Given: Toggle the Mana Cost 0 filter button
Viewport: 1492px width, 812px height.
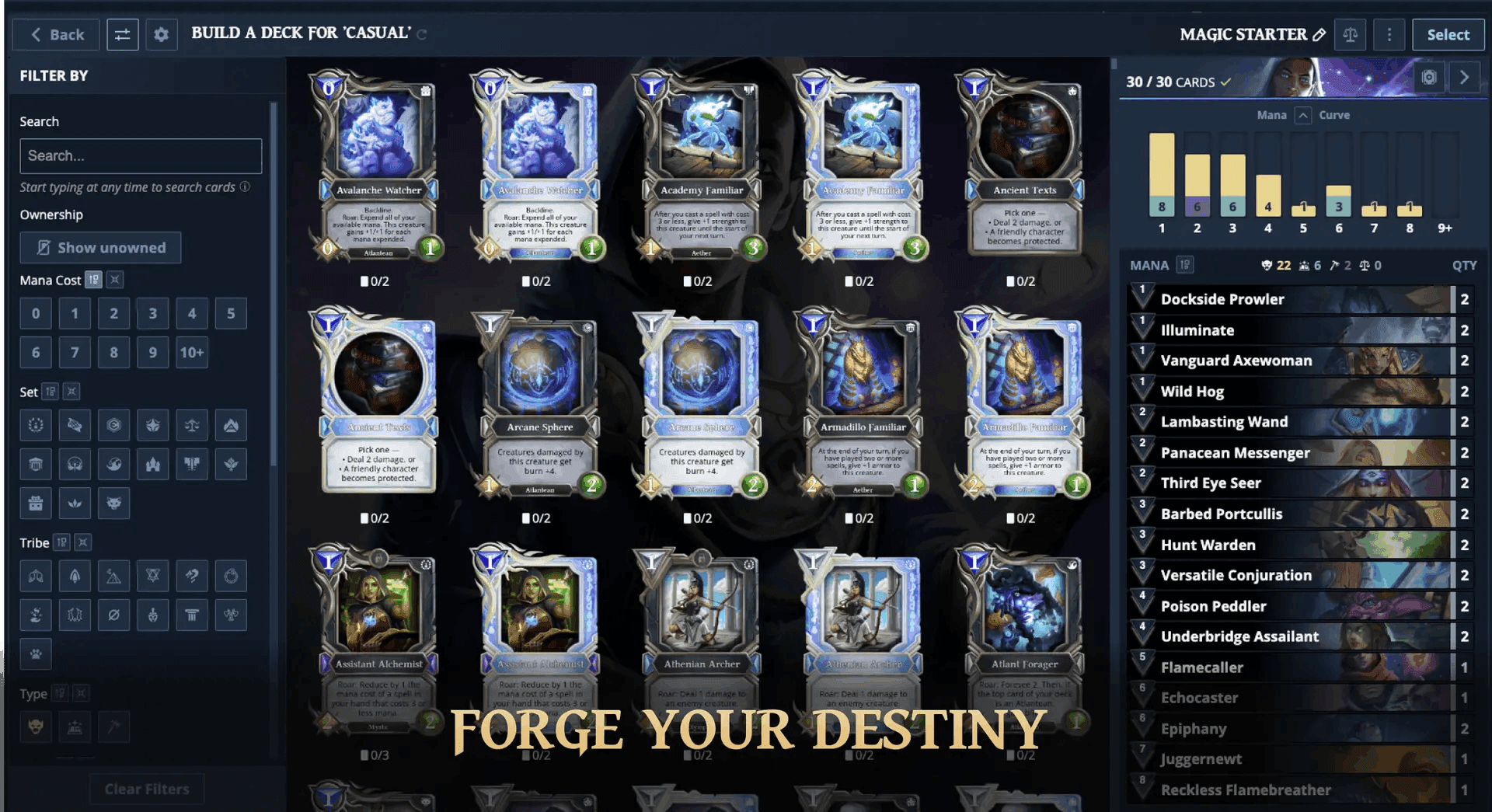Looking at the screenshot, I should (x=36, y=313).
